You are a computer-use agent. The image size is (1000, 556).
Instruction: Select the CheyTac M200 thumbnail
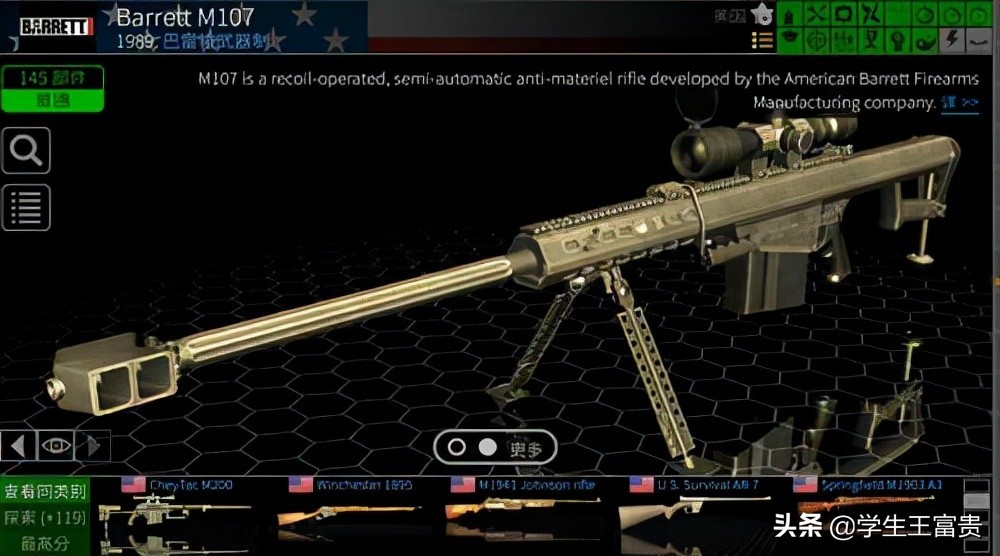(177, 508)
